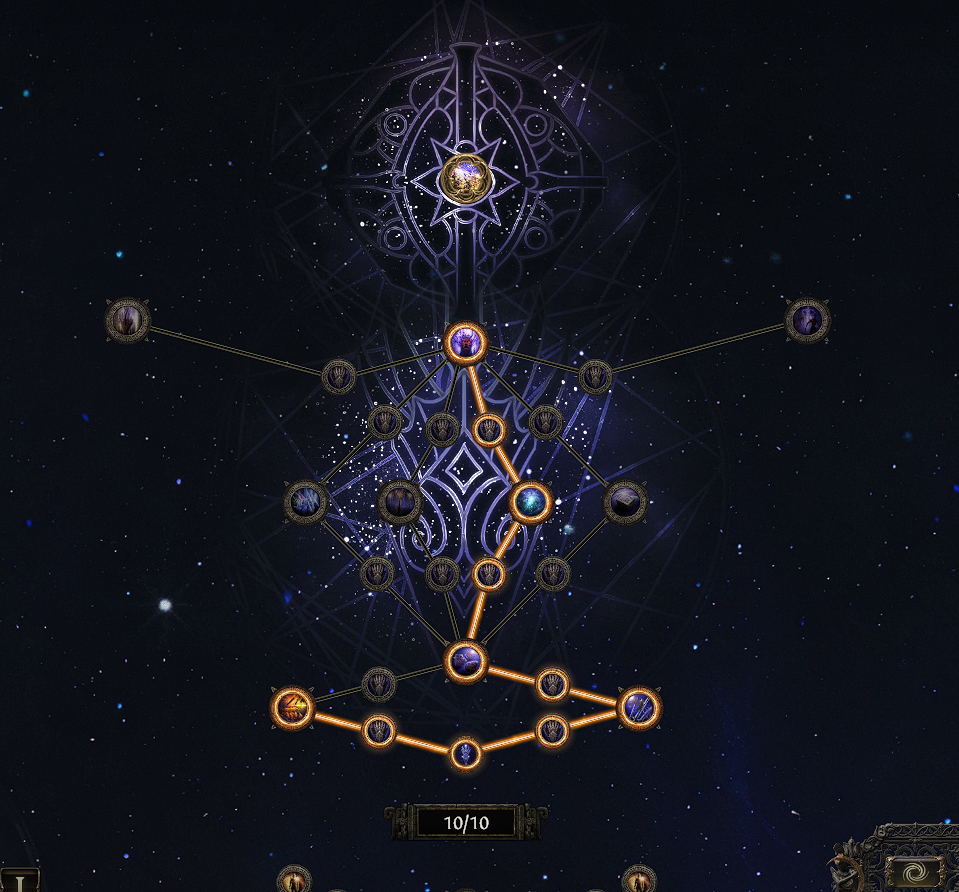Pick the dark stone cube notable node

tap(625, 502)
